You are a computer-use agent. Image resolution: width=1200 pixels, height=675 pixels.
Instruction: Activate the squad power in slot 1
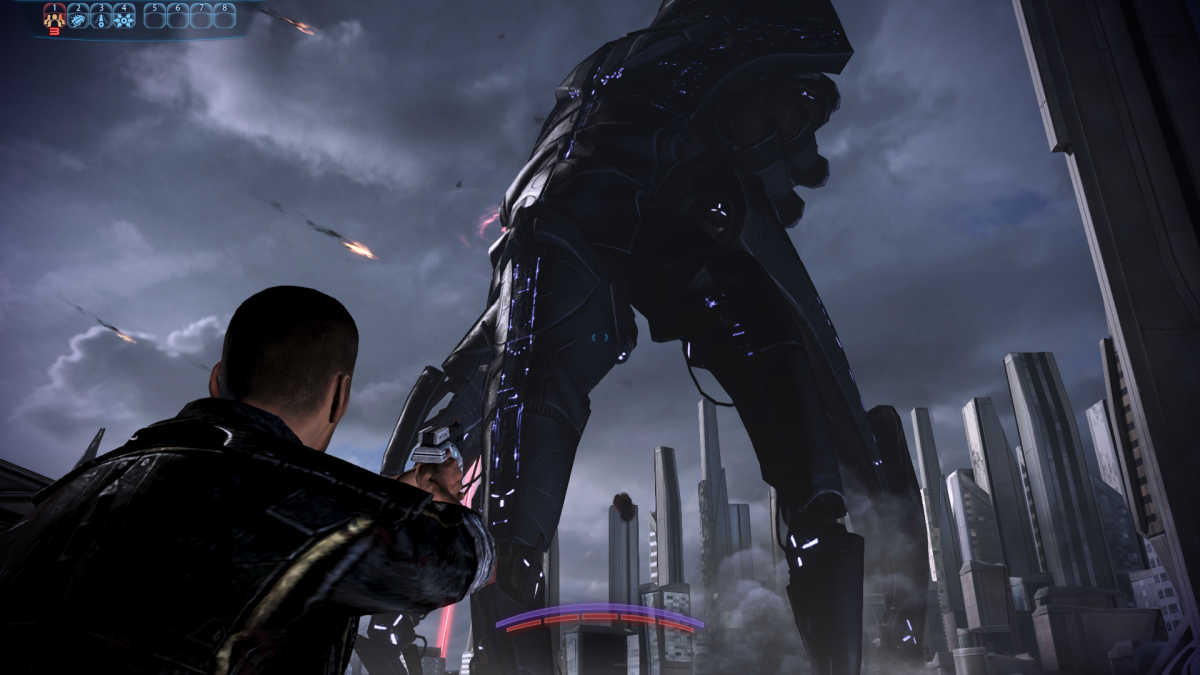pos(54,16)
